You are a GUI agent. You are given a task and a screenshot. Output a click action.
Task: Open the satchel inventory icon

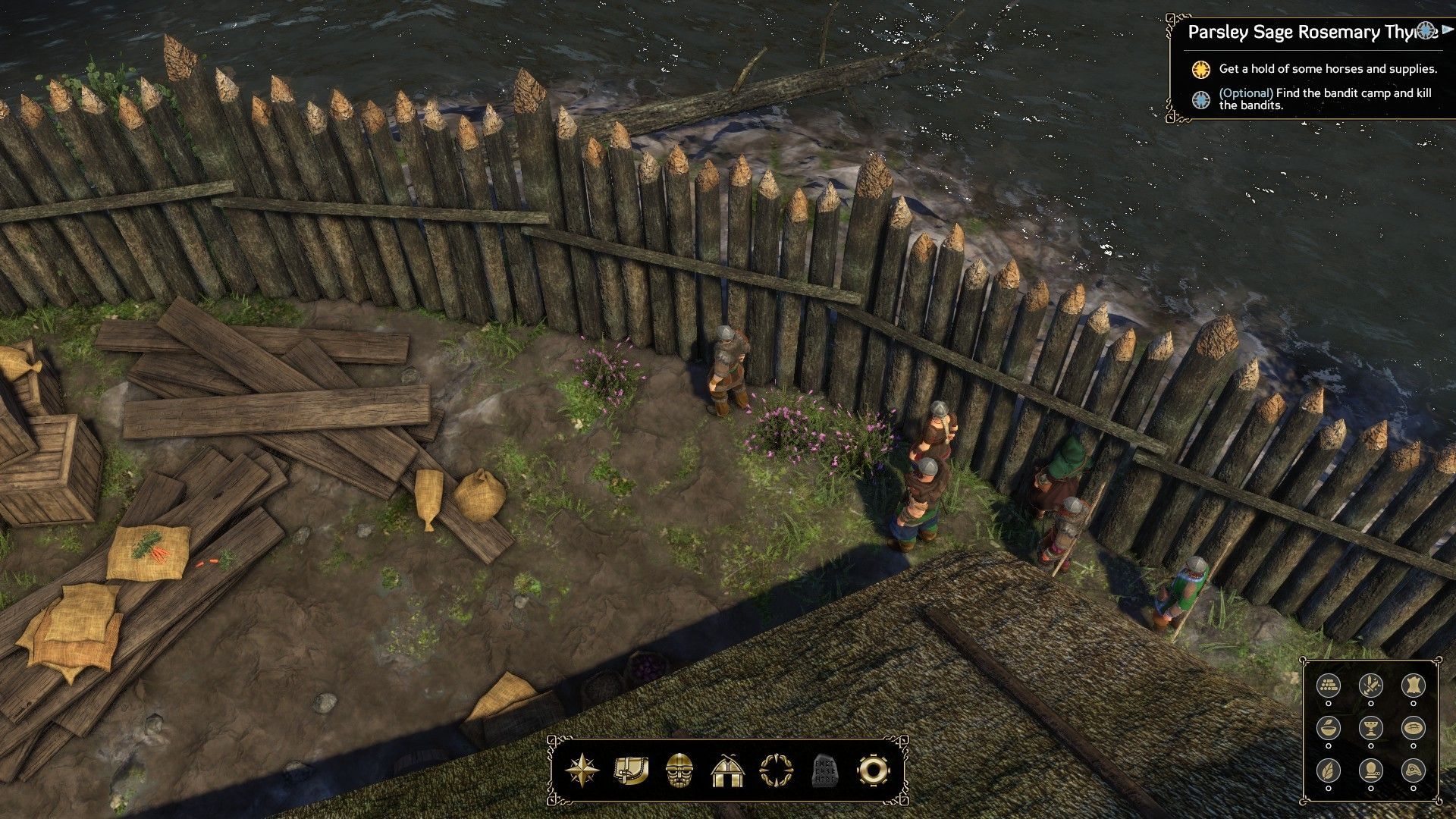(x=631, y=770)
